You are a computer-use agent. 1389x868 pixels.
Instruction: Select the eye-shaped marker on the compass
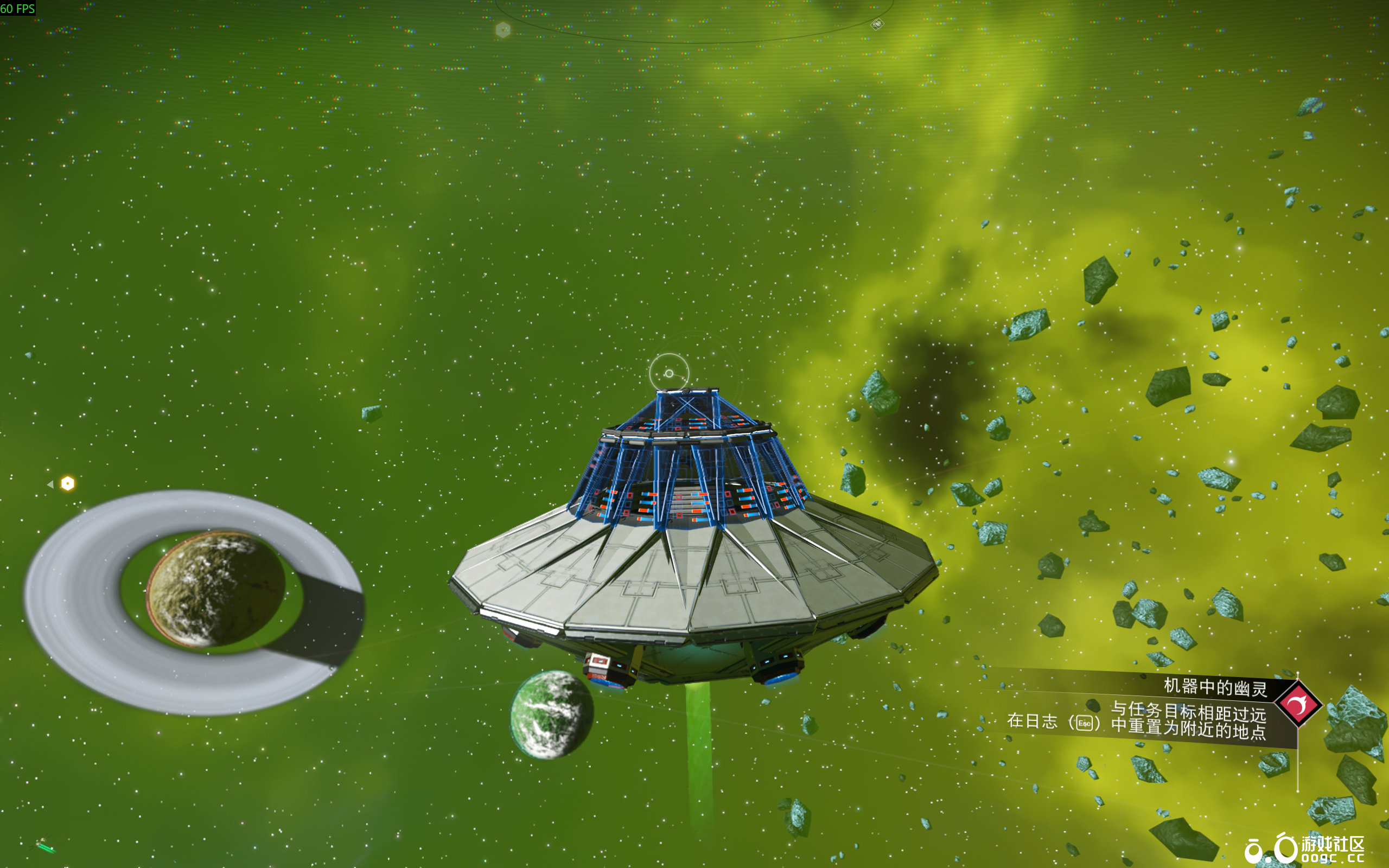[x=877, y=24]
